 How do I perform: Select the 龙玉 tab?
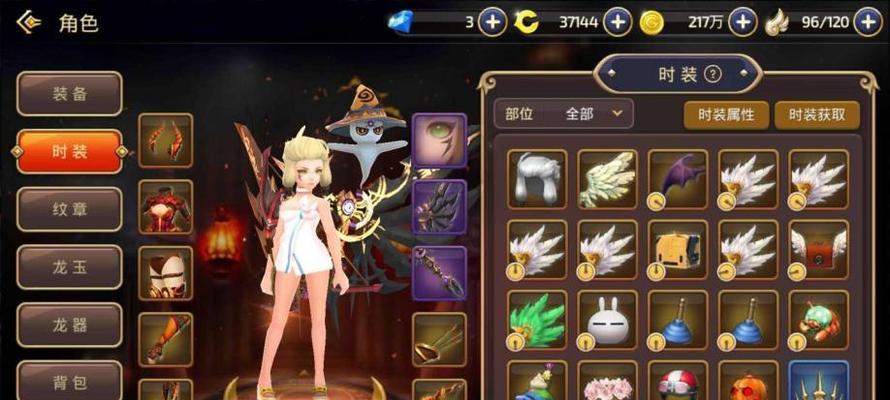[70, 268]
